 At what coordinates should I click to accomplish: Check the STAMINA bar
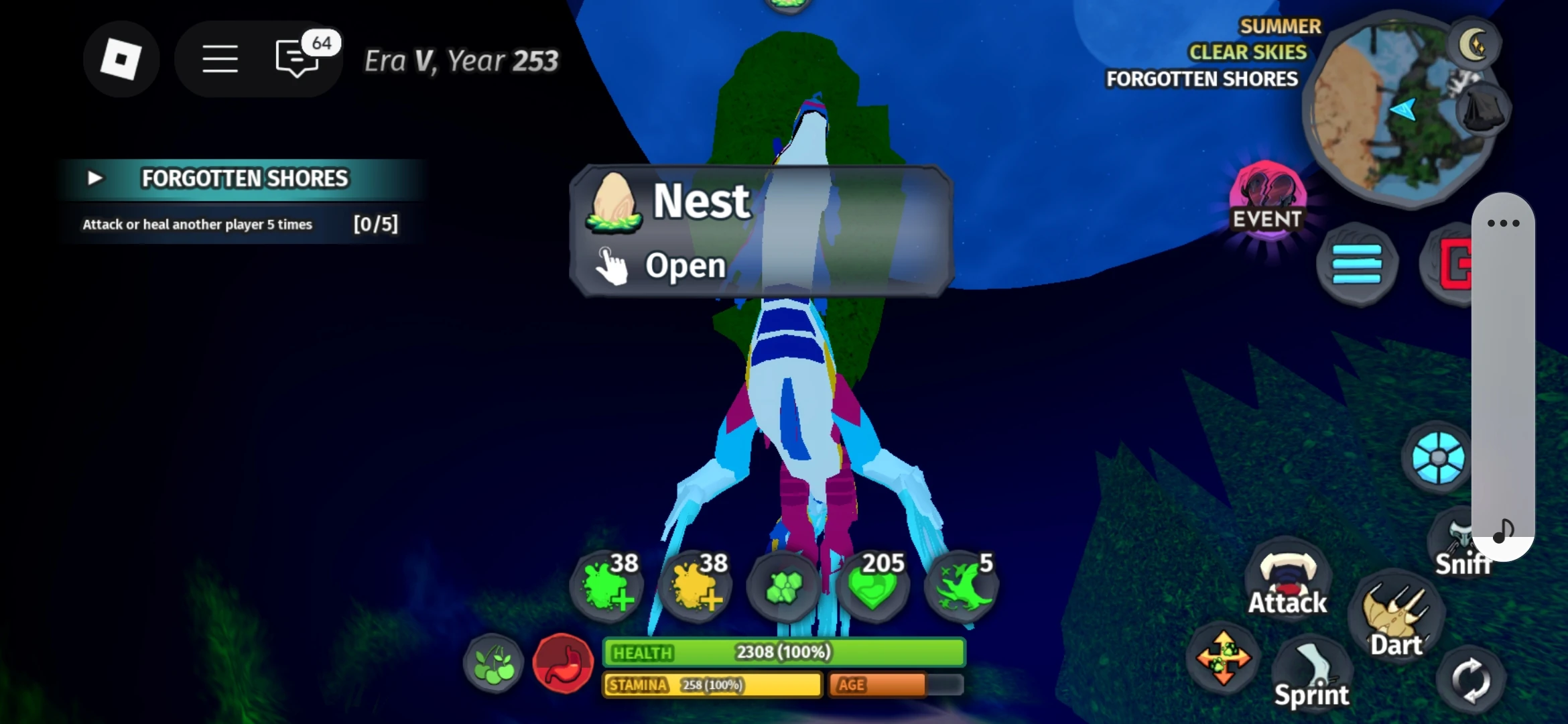point(712,684)
